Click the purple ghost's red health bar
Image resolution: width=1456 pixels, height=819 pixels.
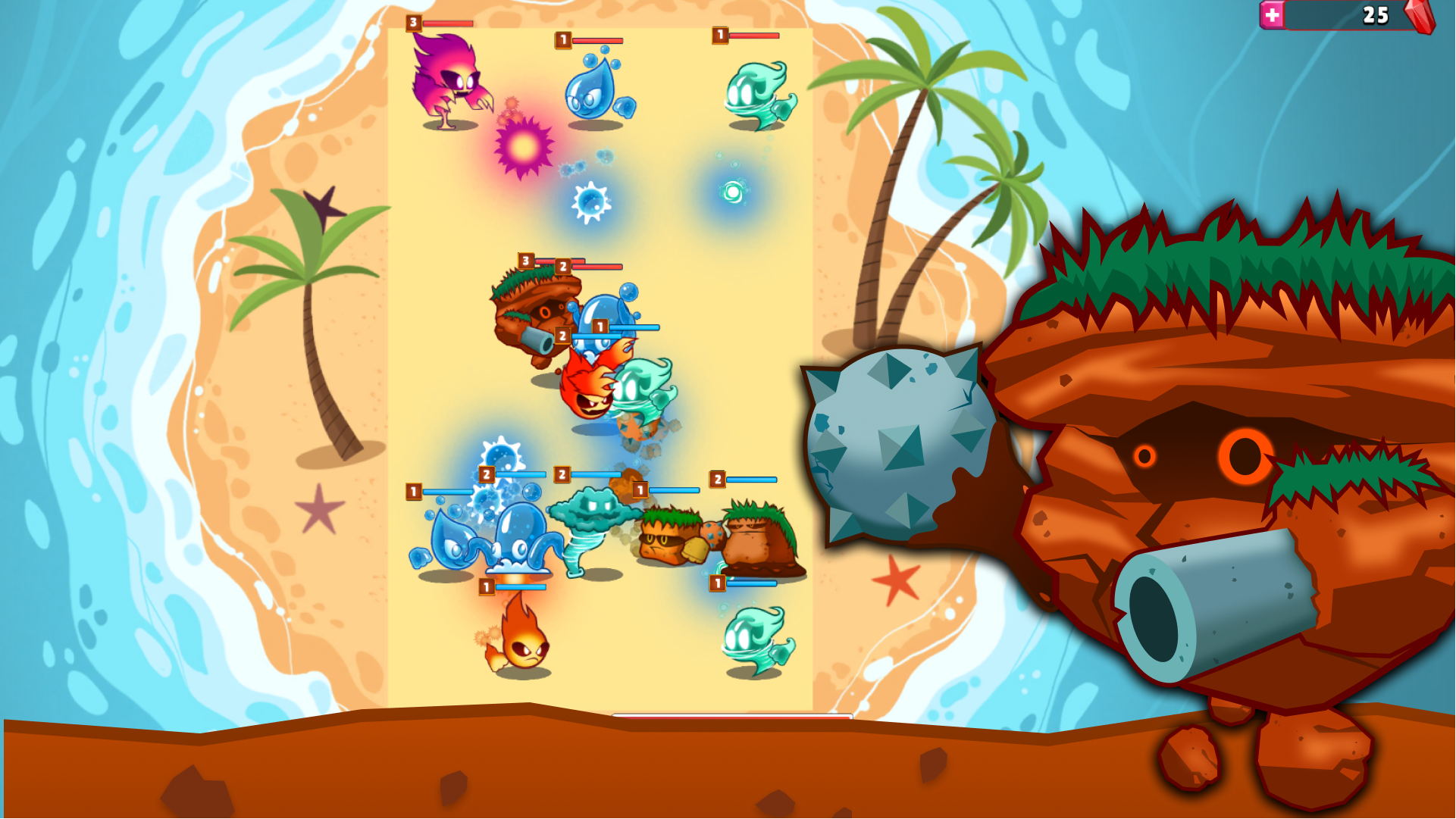(x=447, y=24)
